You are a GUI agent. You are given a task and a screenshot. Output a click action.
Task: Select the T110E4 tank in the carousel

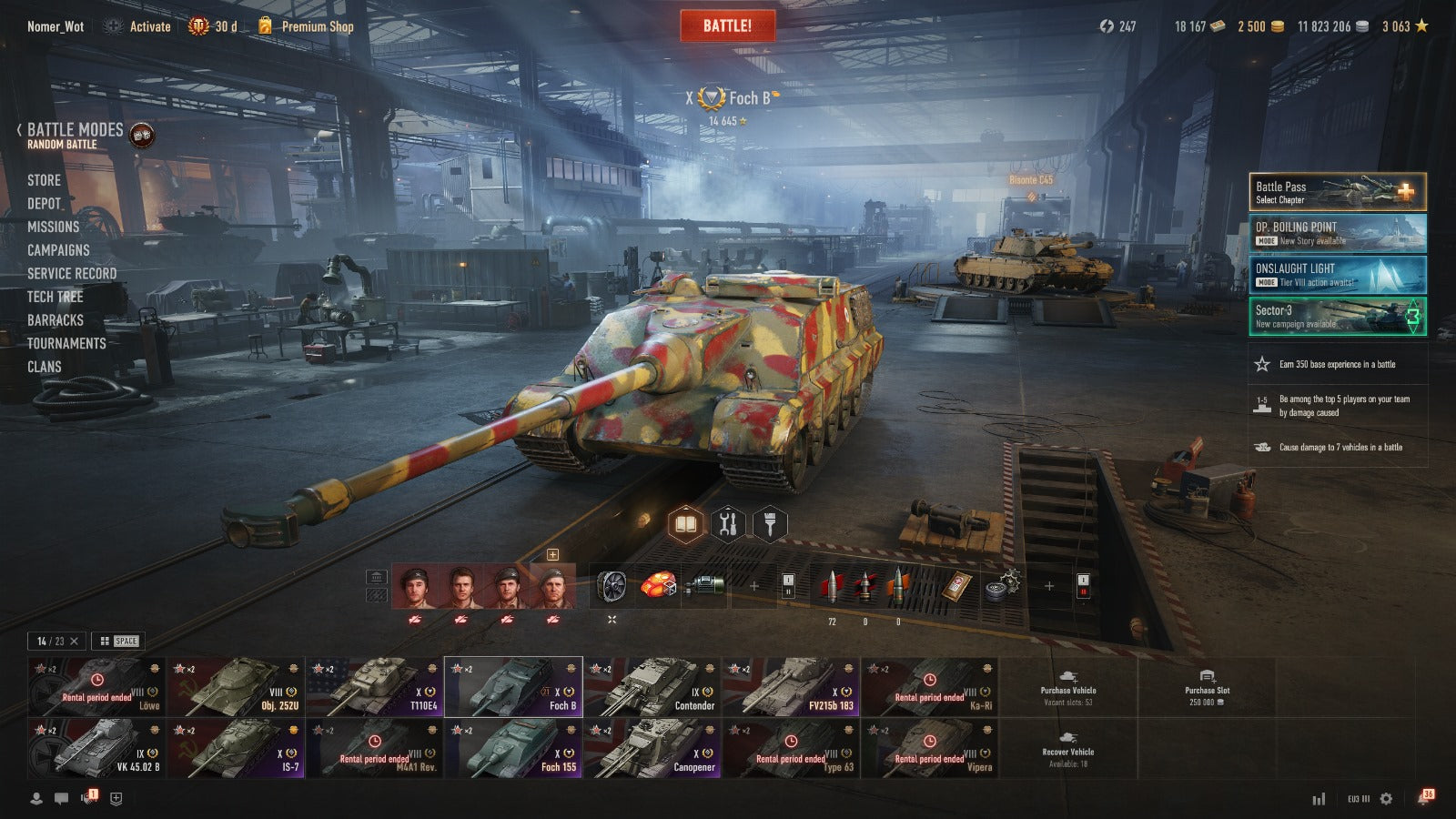373,686
